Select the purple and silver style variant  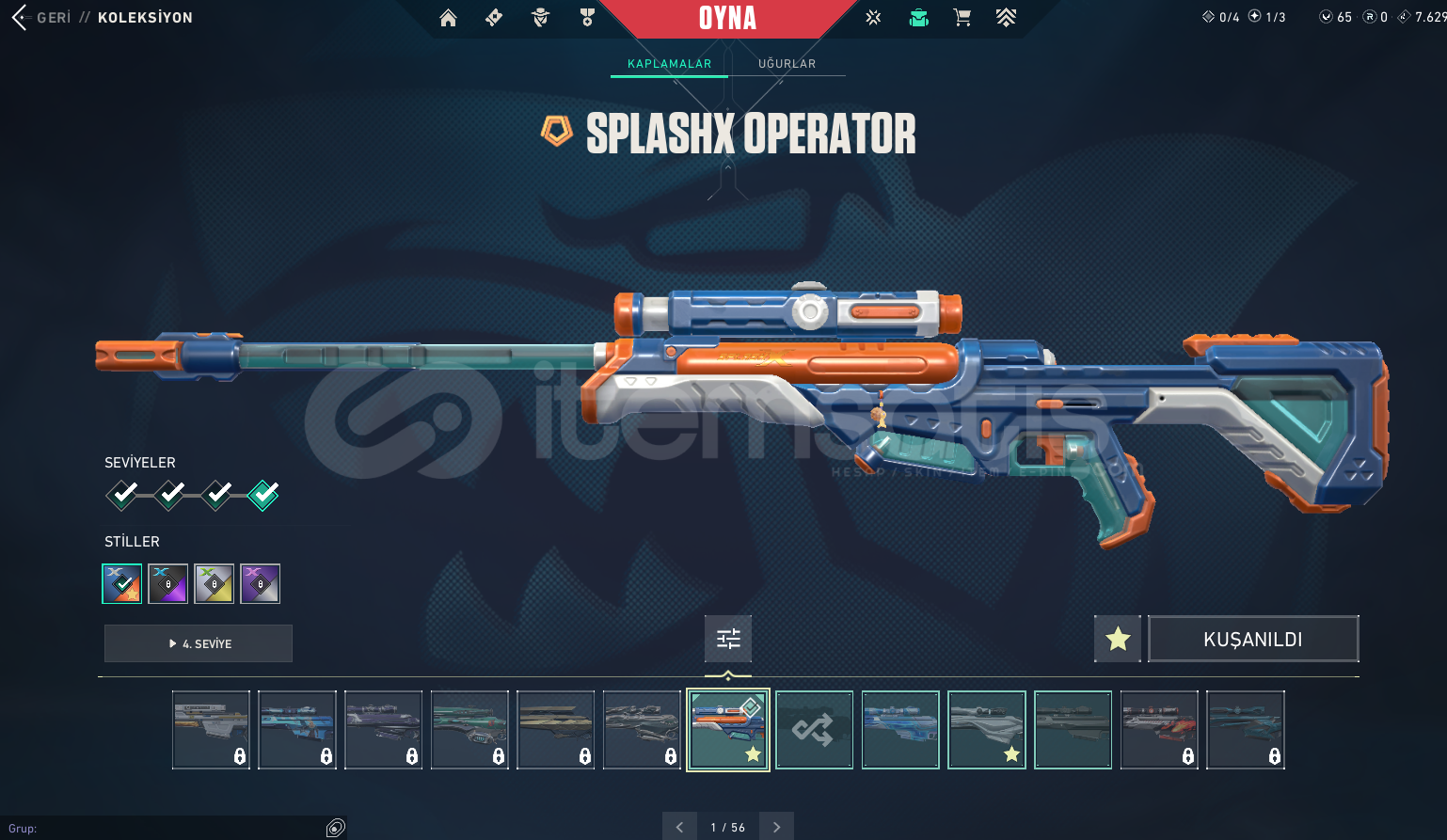[x=260, y=583]
